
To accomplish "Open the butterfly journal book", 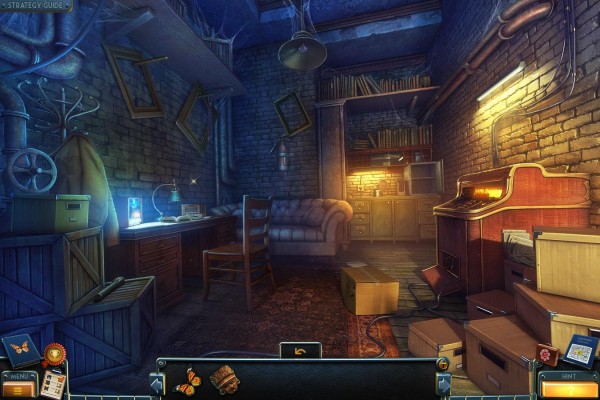I will pos(20,349).
